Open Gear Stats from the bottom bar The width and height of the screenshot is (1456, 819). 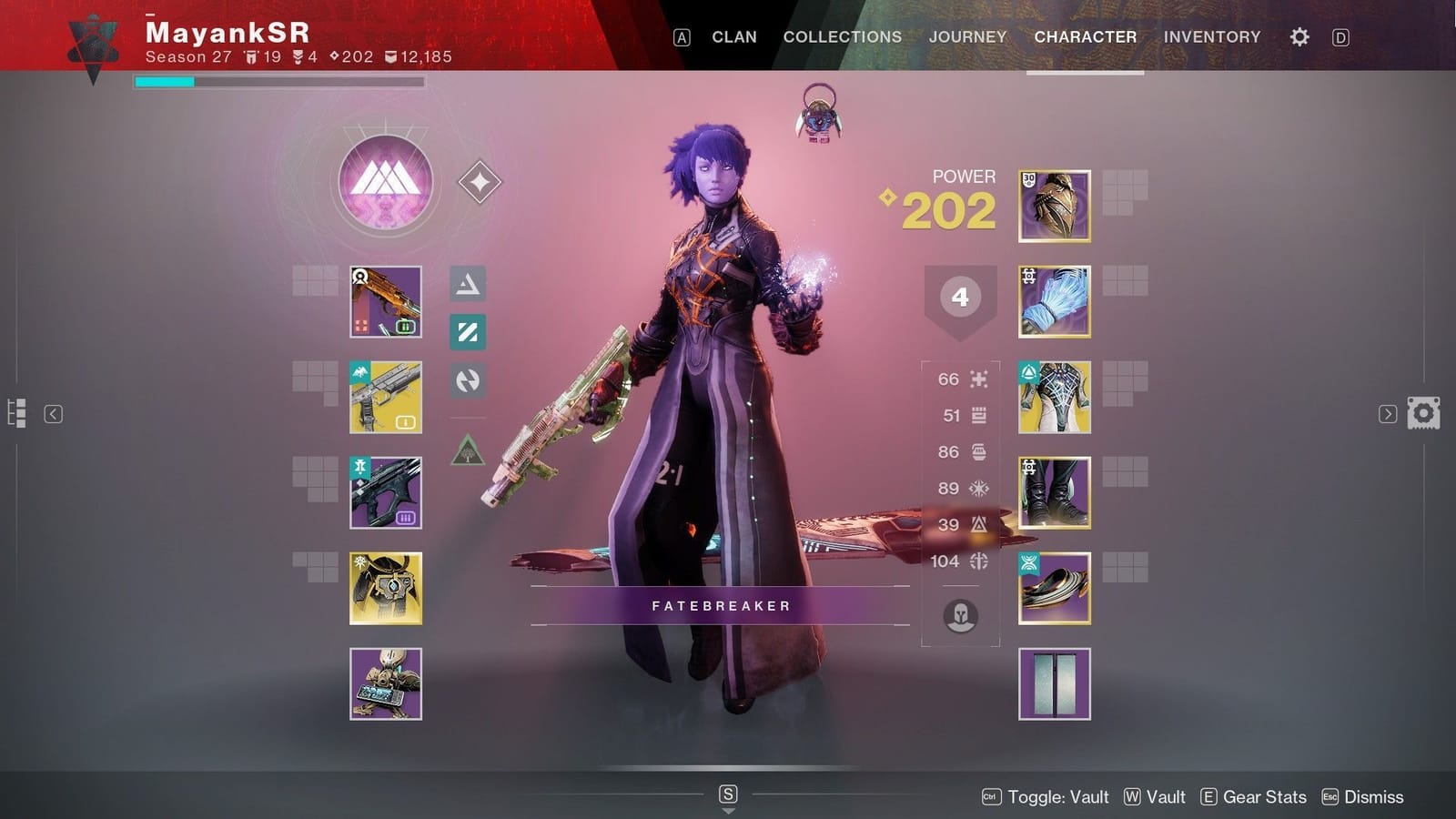pos(1263,796)
